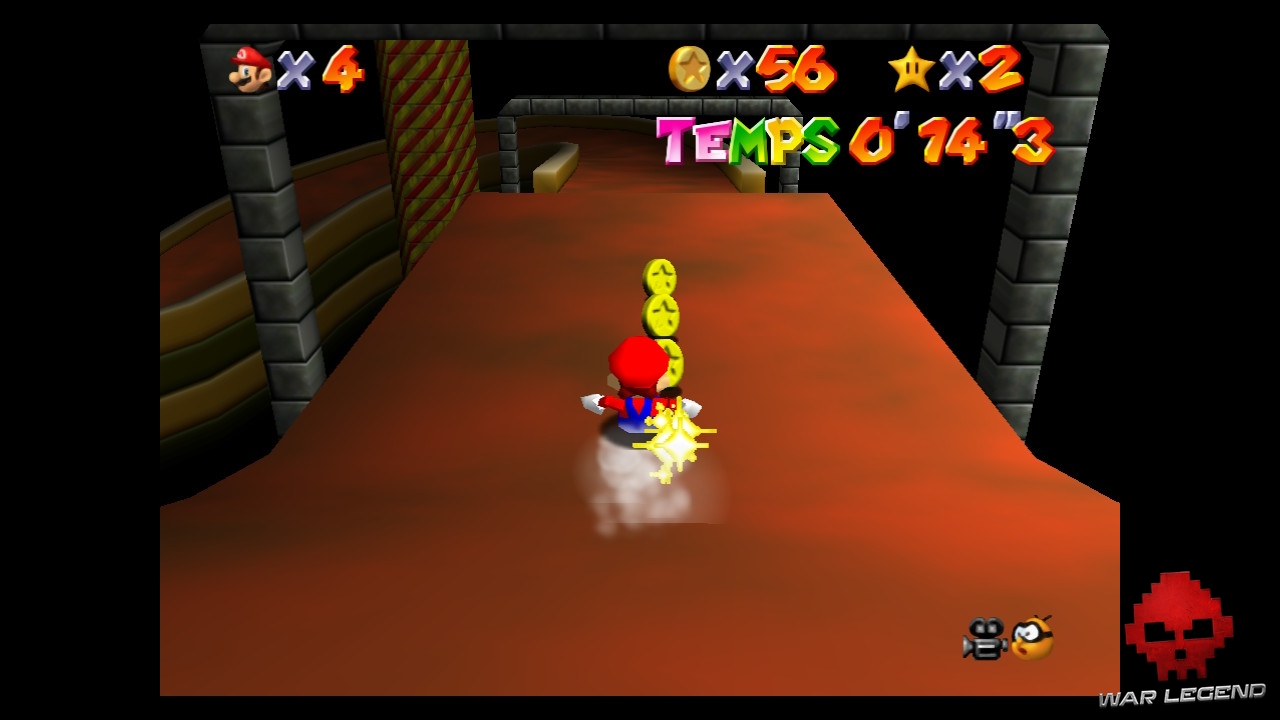Expand the TEMPS timer readout

[x=950, y=140]
